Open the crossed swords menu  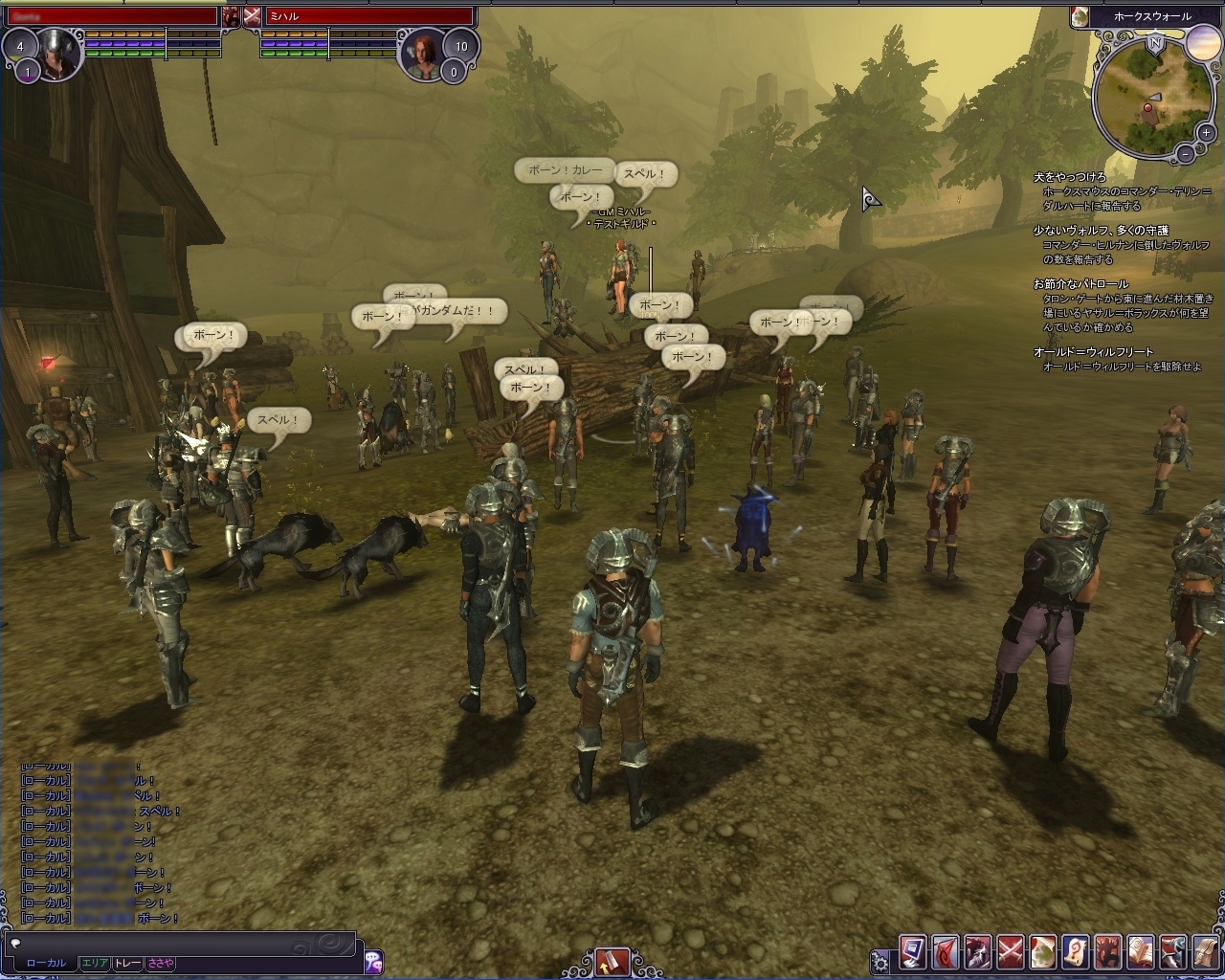coord(1011,953)
